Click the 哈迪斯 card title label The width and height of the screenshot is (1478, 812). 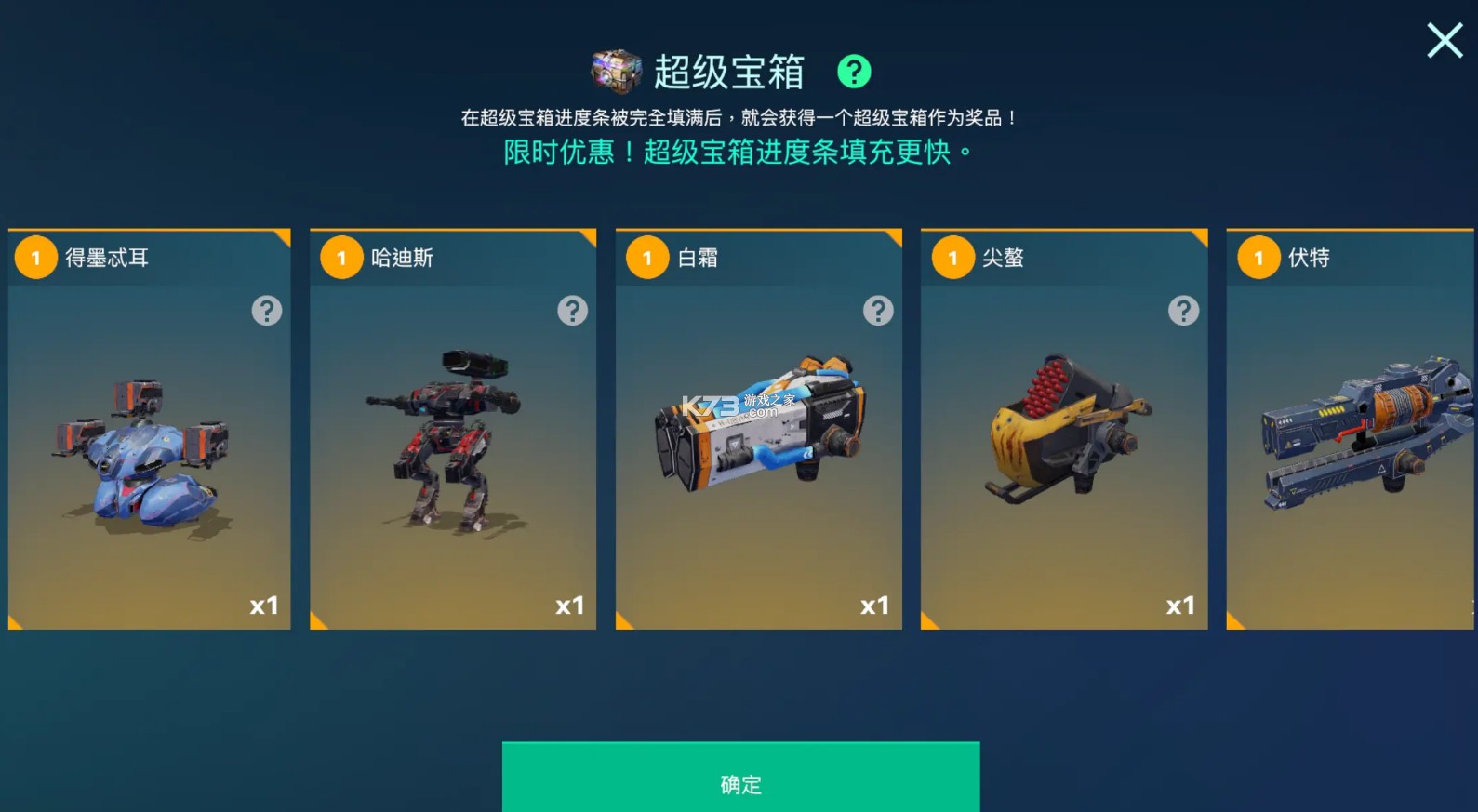click(404, 258)
